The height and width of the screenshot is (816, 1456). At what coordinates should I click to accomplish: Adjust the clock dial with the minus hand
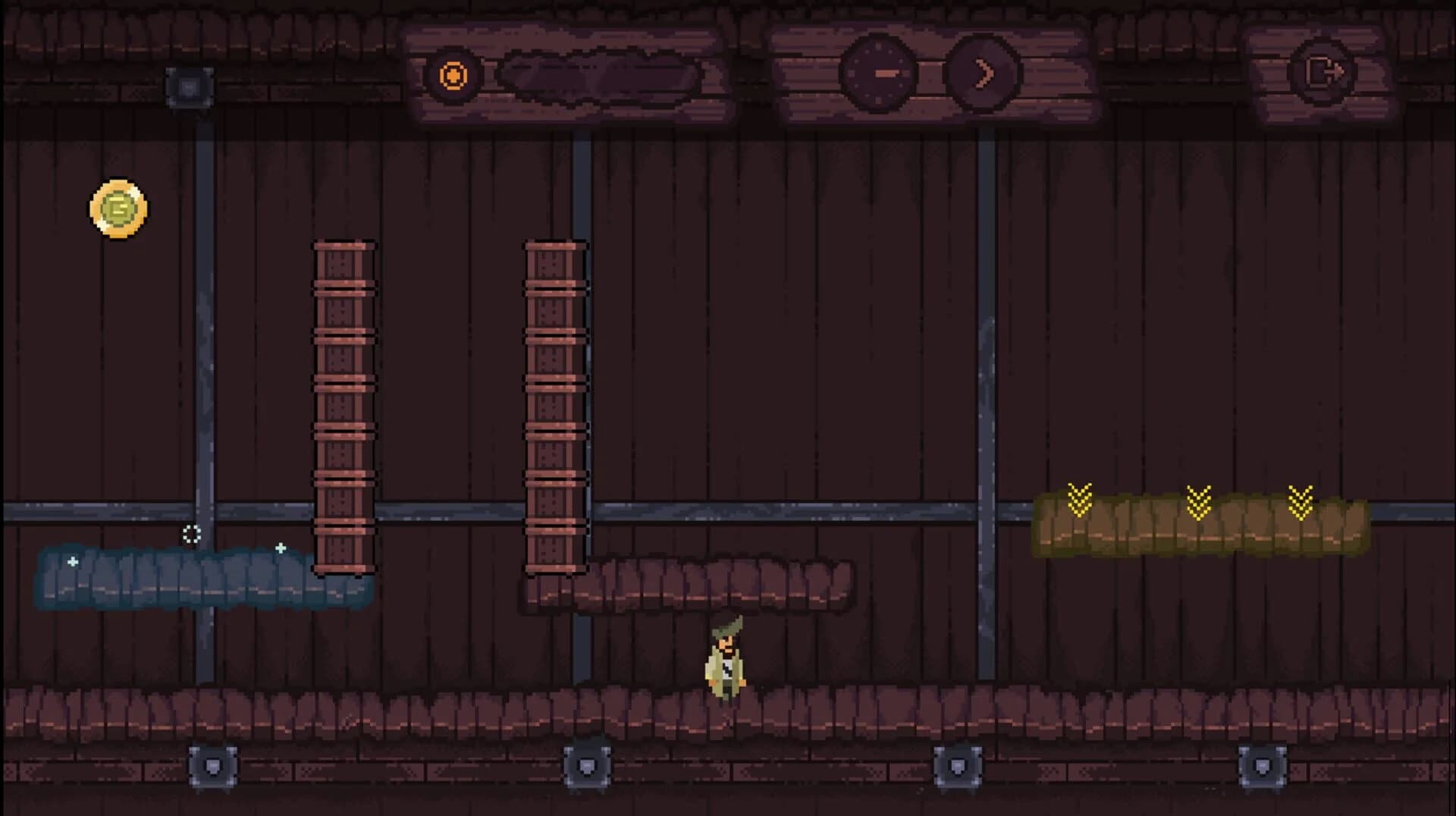point(880,74)
